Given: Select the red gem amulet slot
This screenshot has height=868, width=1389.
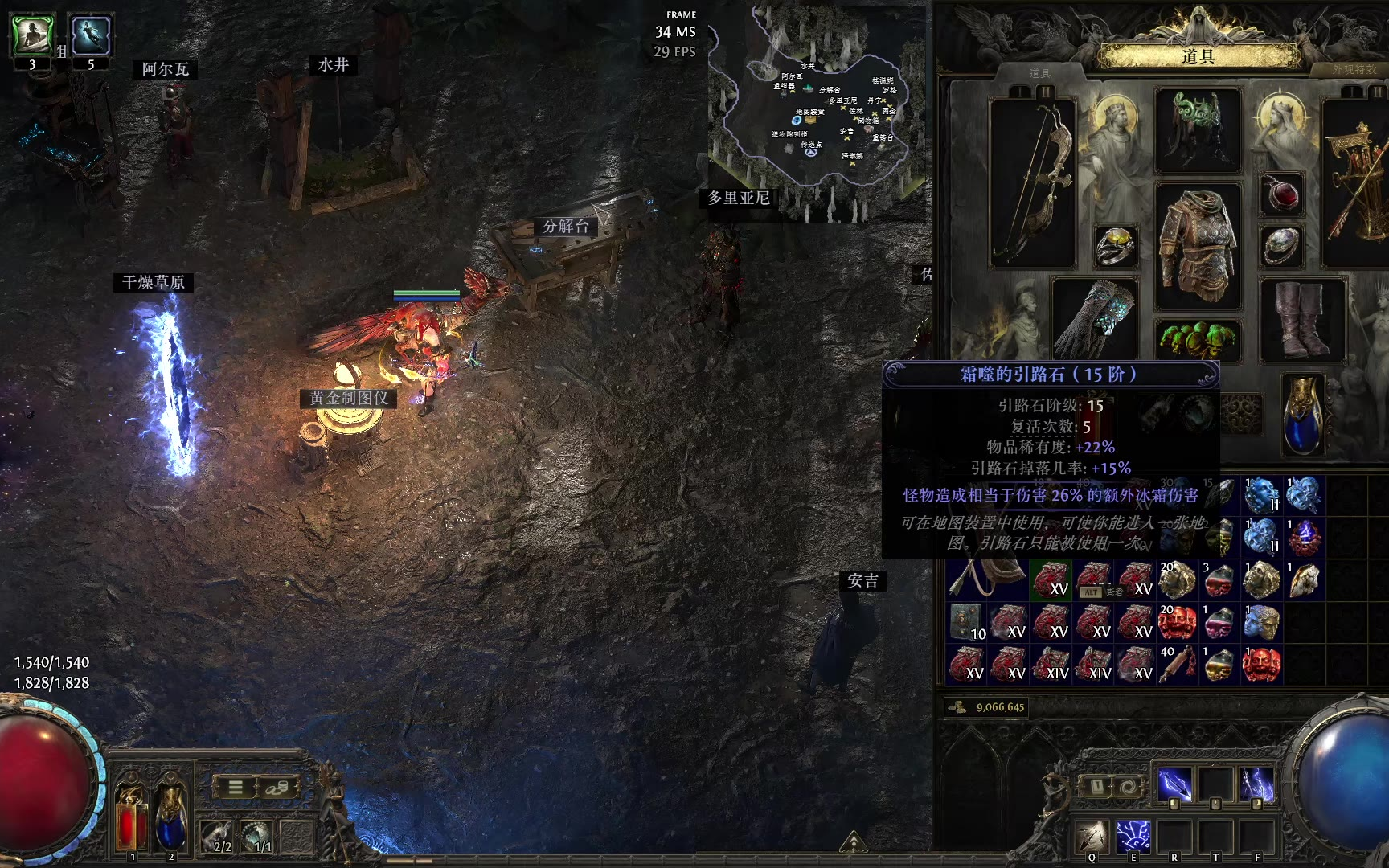Looking at the screenshot, I should (x=1281, y=194).
